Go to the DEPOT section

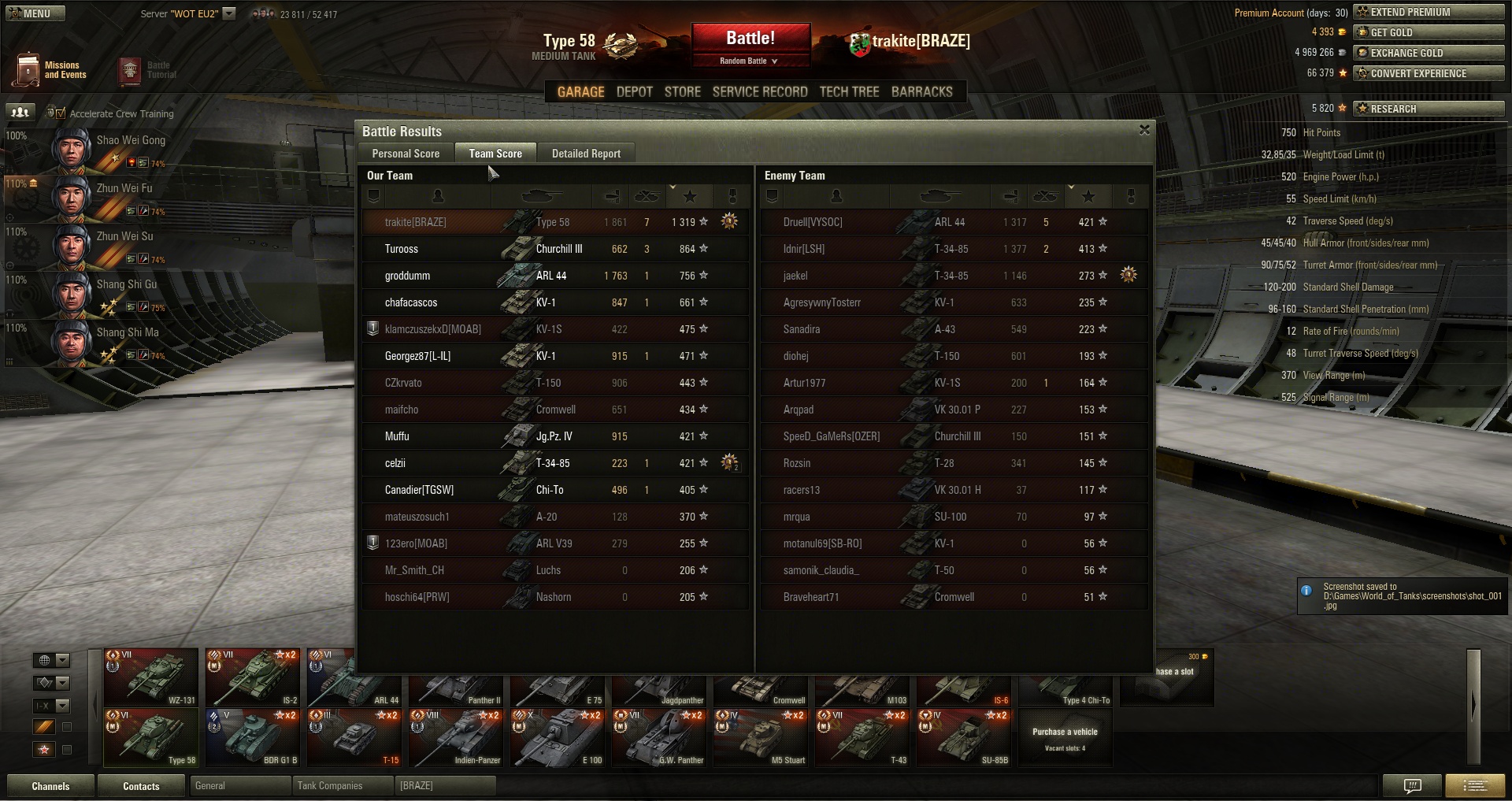click(x=634, y=92)
